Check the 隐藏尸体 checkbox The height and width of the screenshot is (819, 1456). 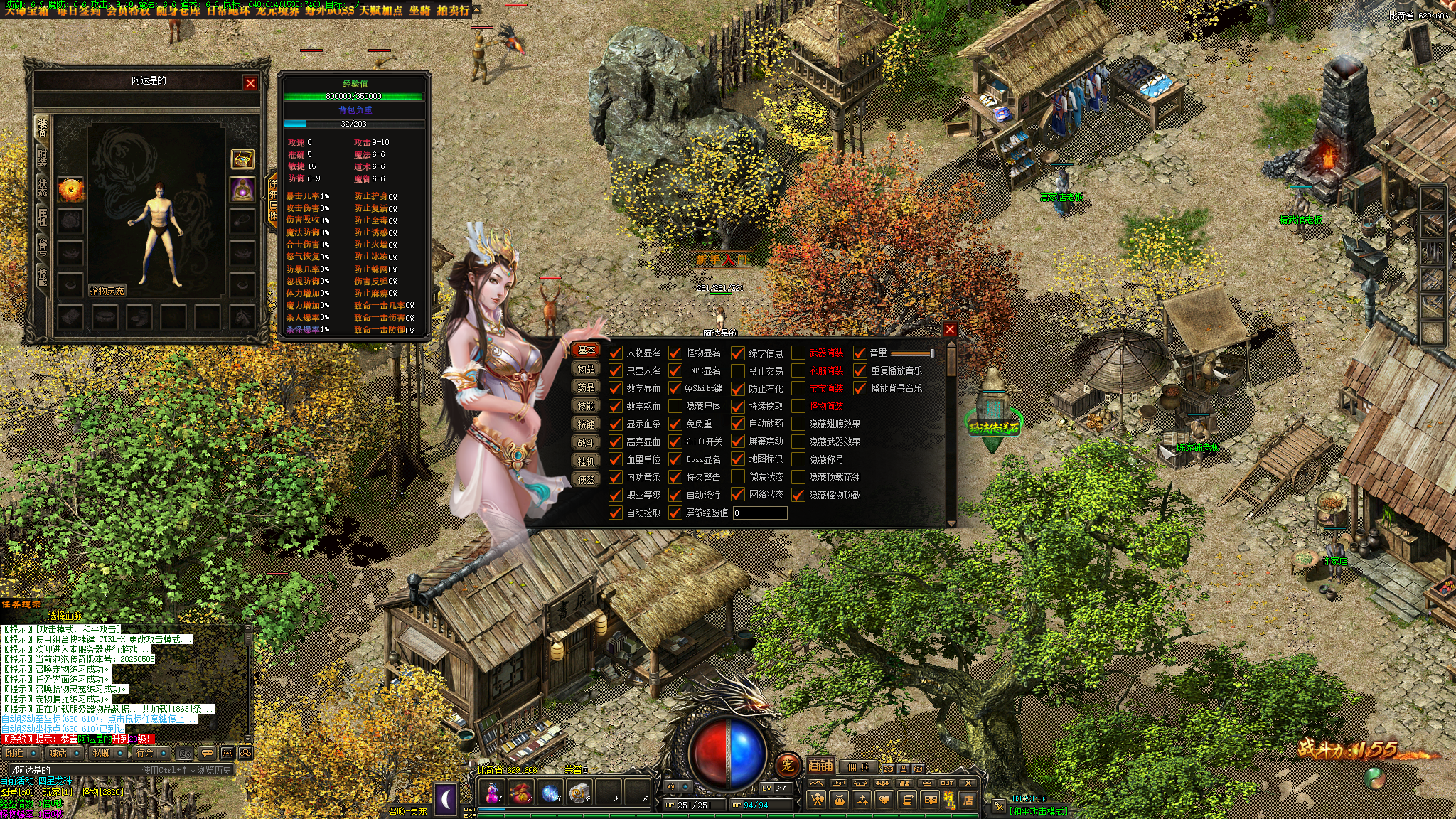click(675, 406)
